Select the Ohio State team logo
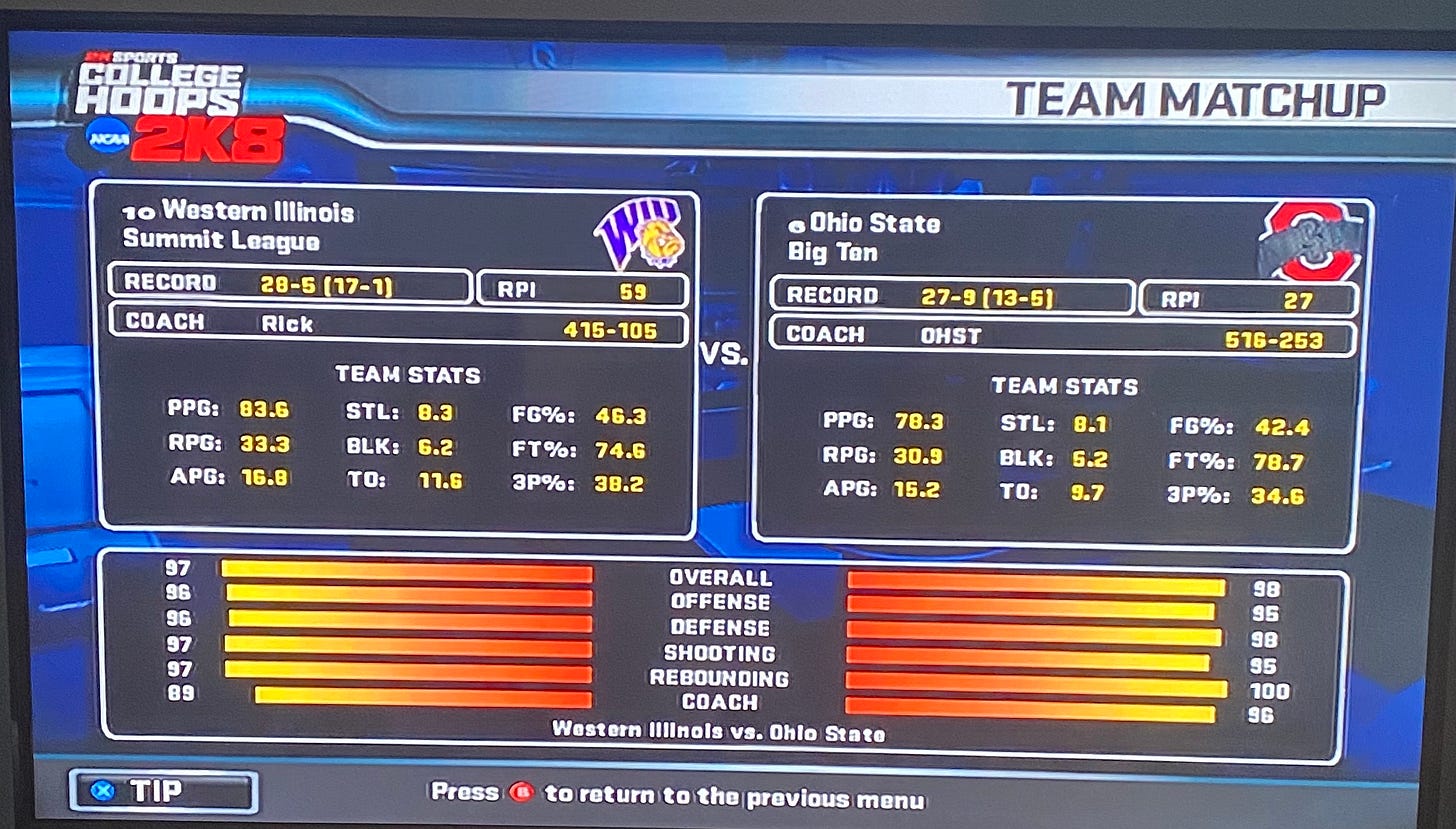The image size is (1456, 829). 1308,243
